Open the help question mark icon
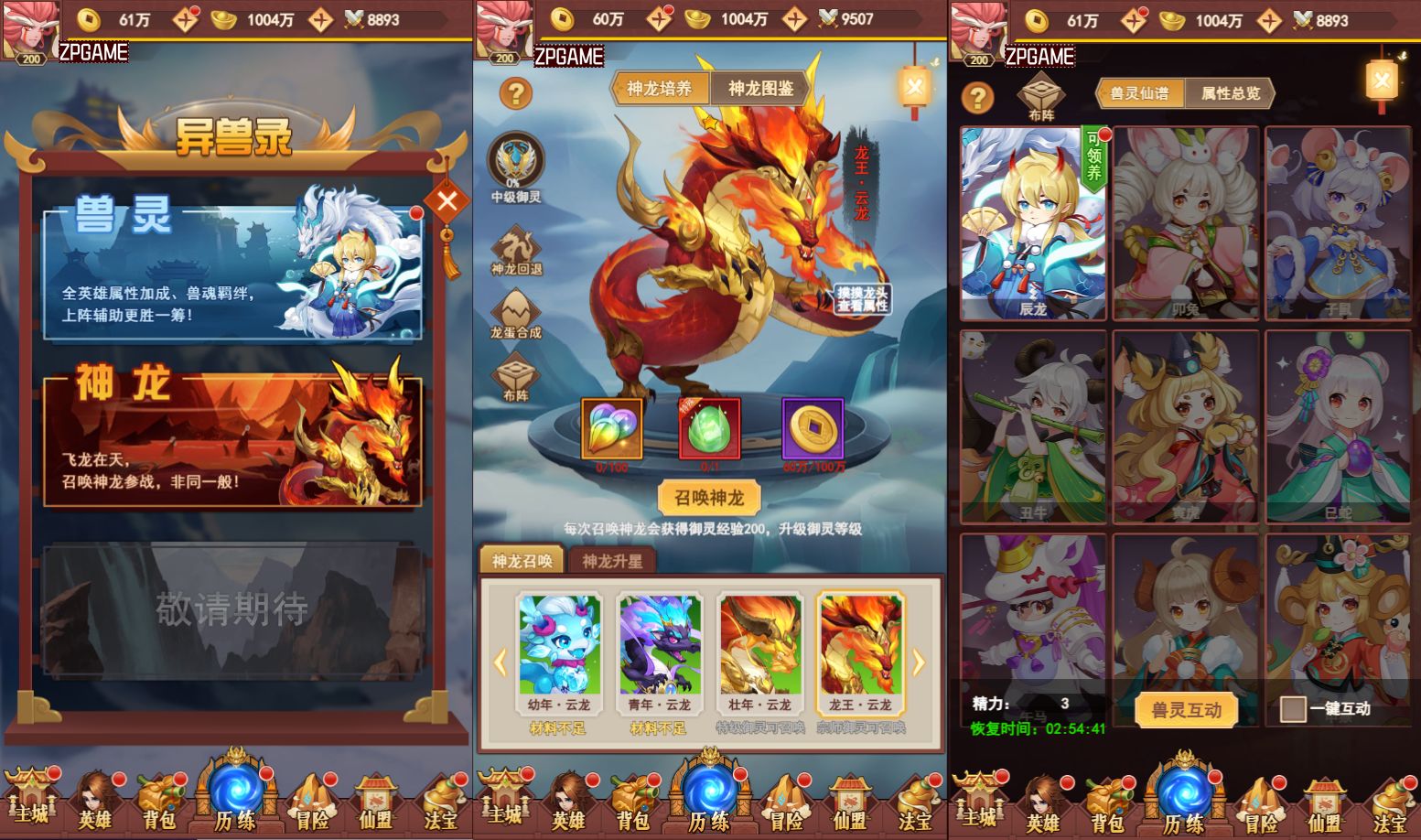This screenshot has height=840, width=1421. pos(515,92)
